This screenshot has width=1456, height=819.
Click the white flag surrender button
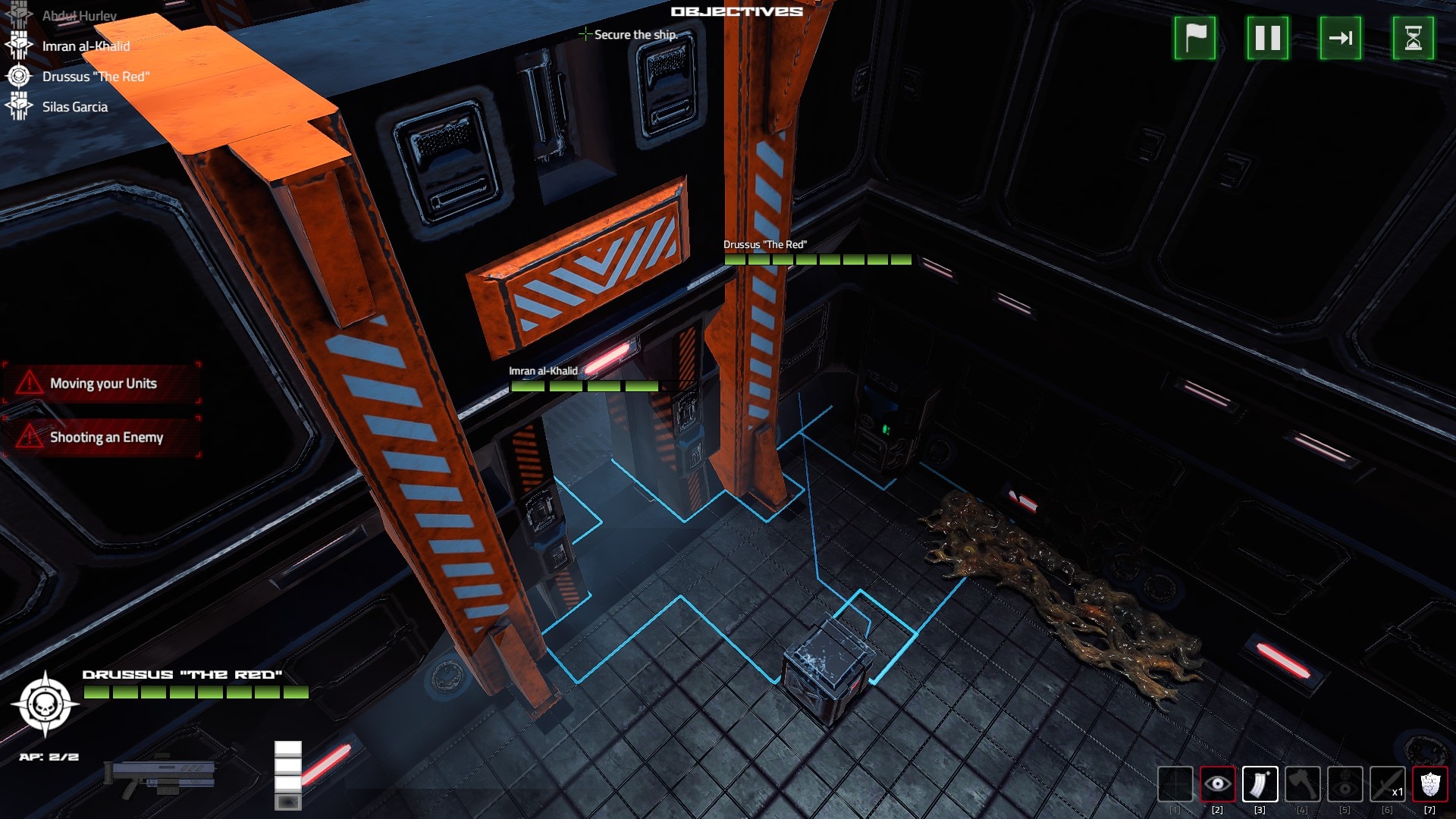[1195, 38]
